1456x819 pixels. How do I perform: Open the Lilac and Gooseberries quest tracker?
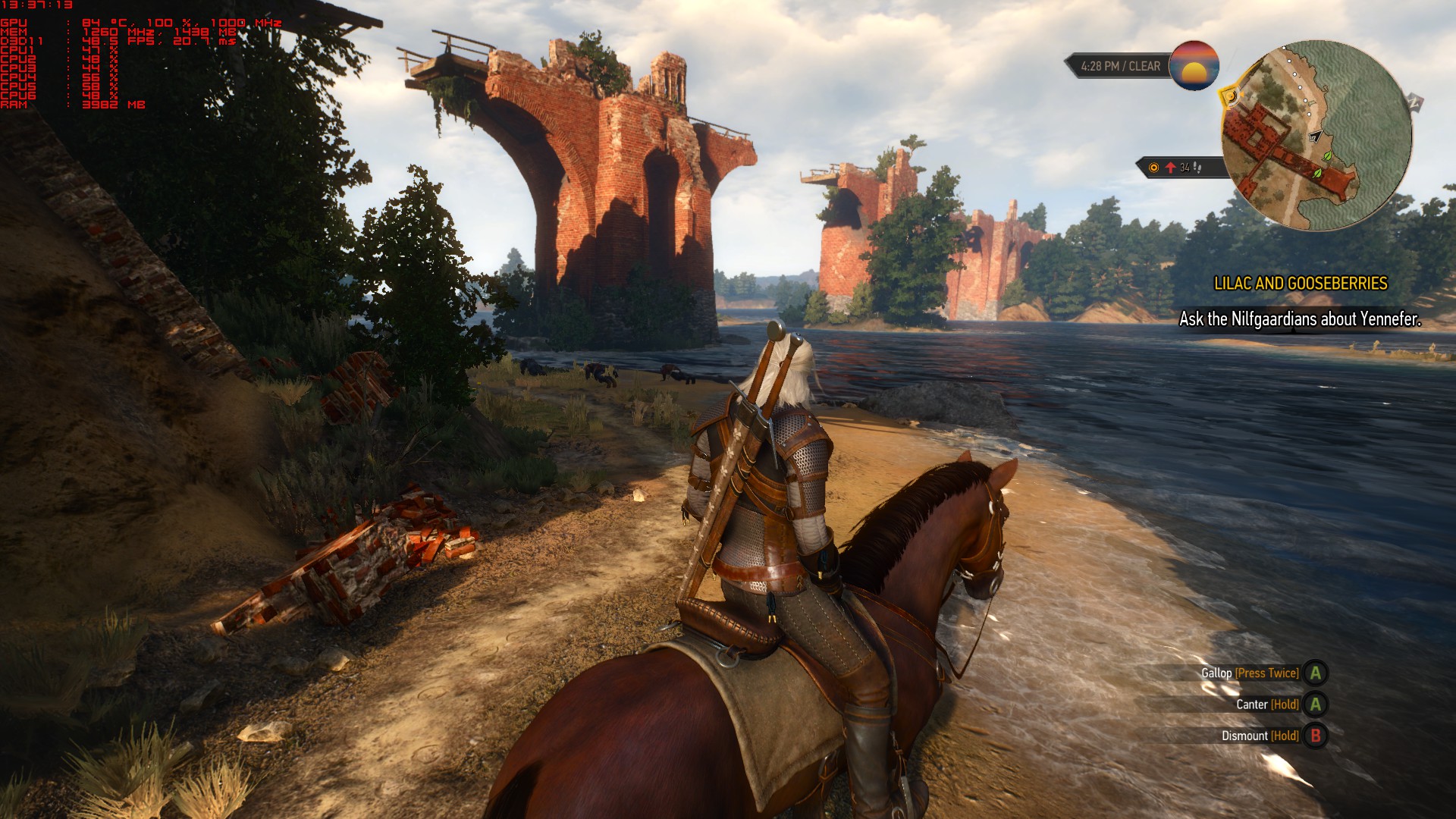coord(1300,284)
